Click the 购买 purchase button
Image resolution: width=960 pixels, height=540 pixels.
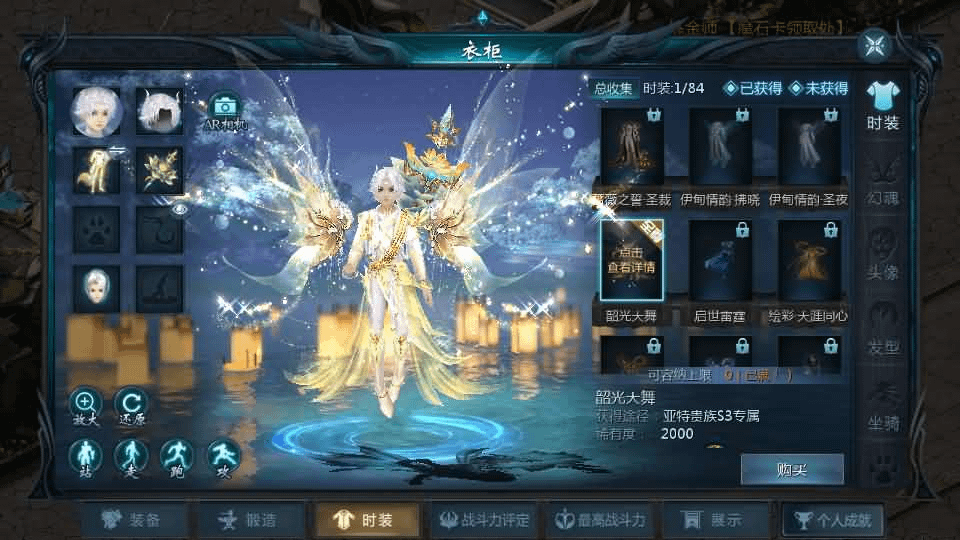[792, 469]
